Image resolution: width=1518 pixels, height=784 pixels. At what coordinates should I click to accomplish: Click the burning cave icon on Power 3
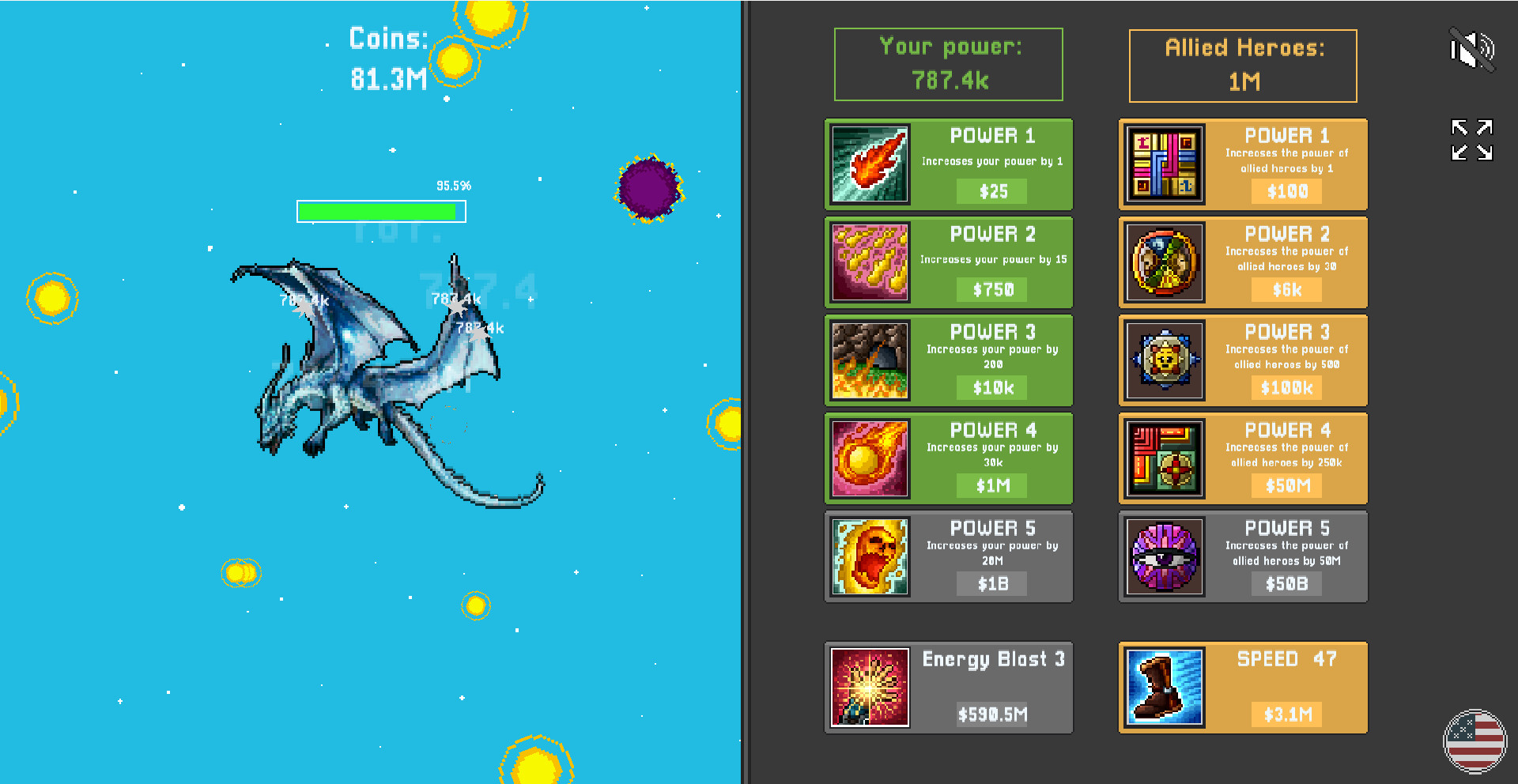pyautogui.click(x=869, y=360)
